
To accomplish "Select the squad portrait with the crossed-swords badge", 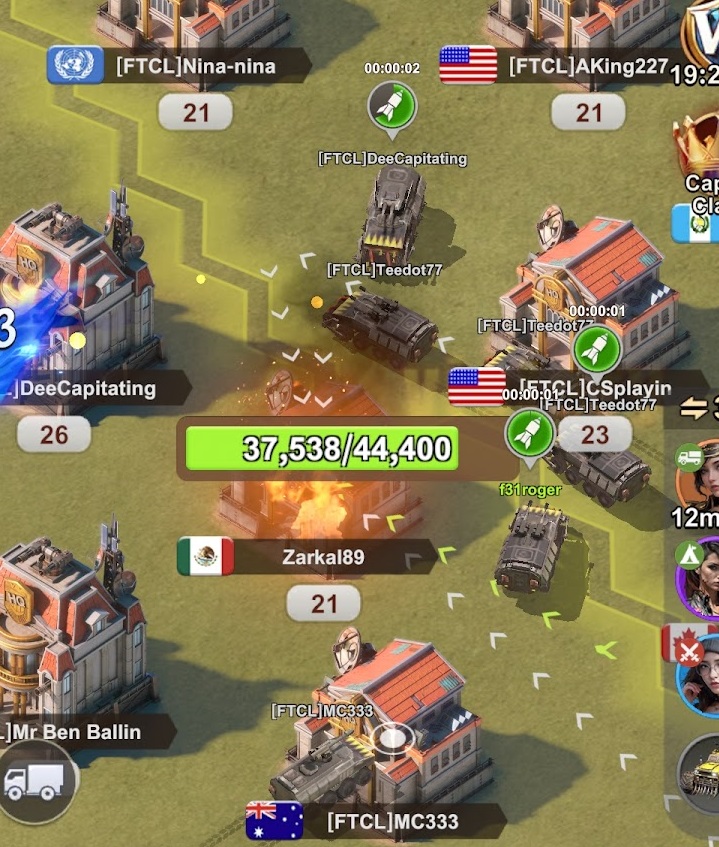I will click(702, 672).
